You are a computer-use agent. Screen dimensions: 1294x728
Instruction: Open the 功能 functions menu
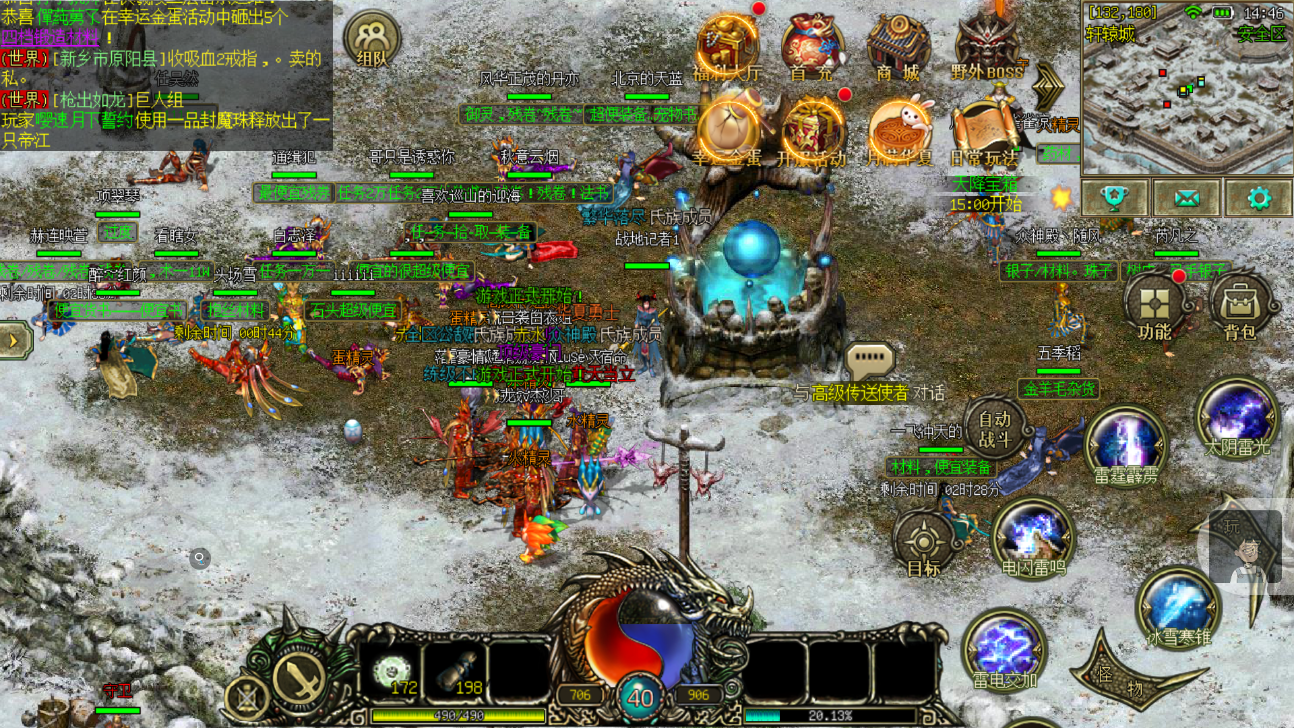click(x=1155, y=305)
